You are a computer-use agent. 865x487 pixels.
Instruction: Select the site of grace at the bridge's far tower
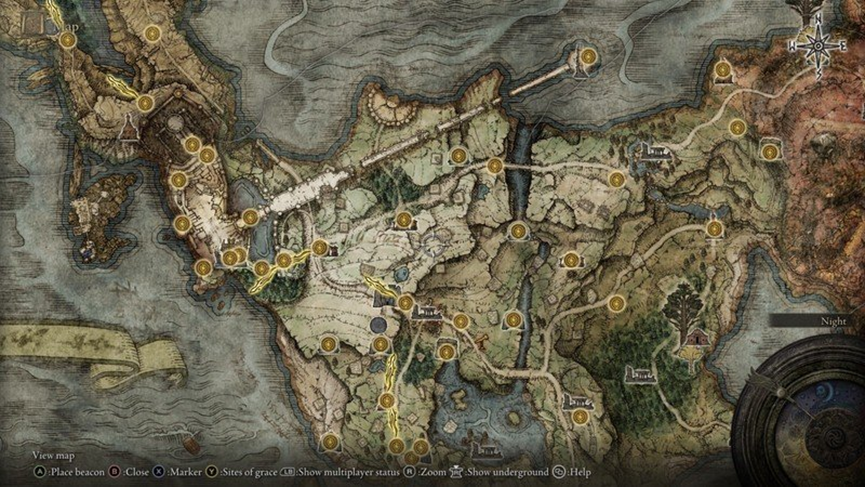pyautogui.click(x=588, y=56)
